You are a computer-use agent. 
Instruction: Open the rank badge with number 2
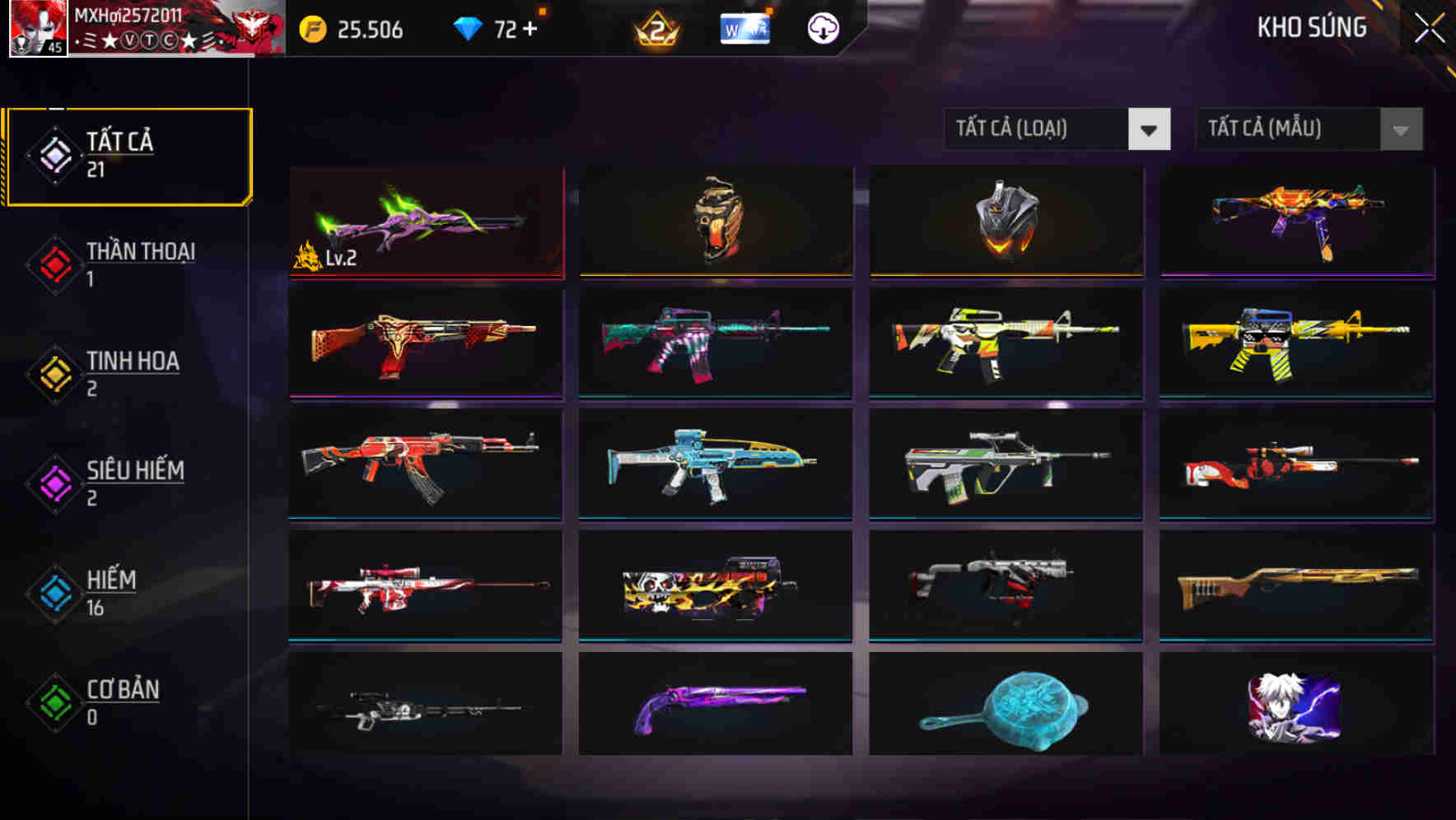click(656, 27)
